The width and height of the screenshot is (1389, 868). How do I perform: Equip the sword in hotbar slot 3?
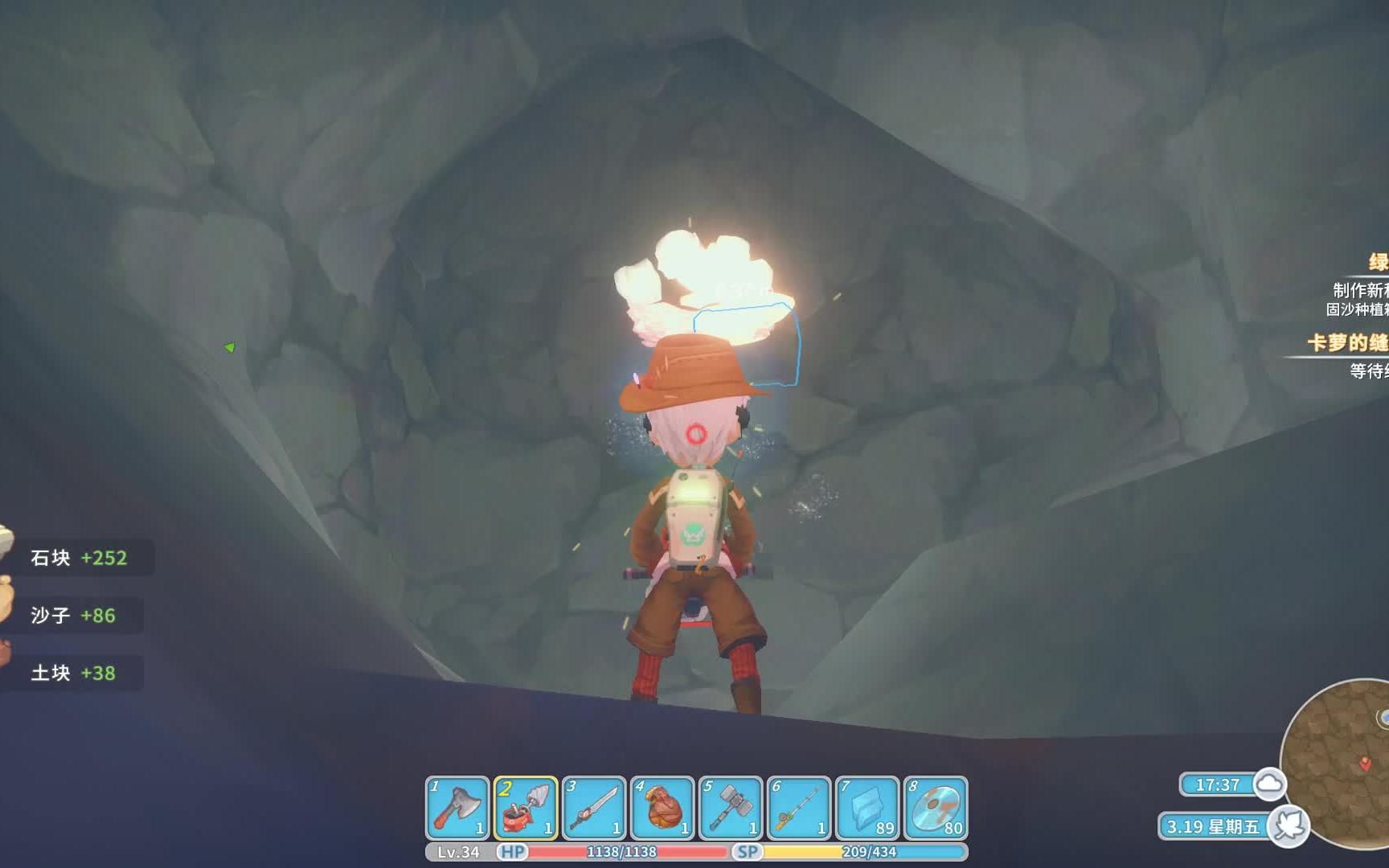[594, 808]
